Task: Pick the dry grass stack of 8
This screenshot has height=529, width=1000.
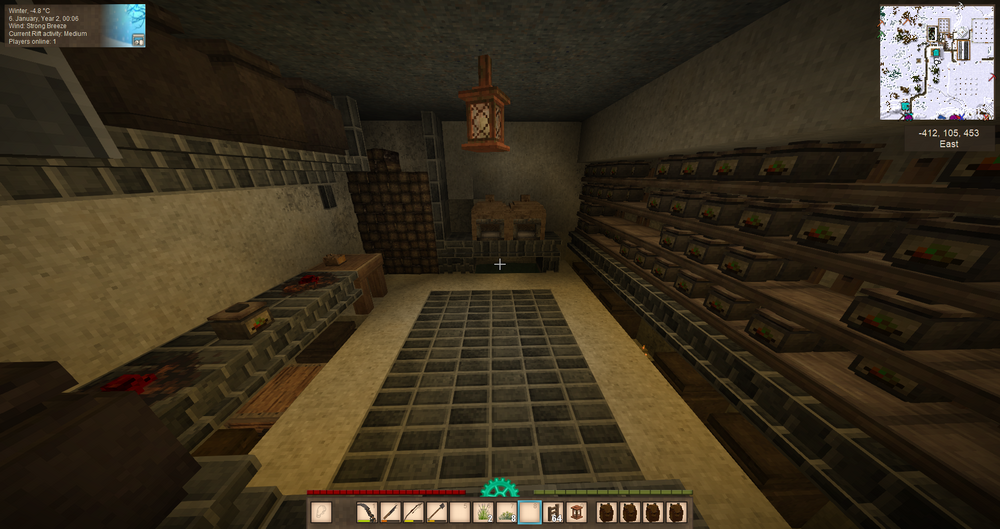Action: pos(506,513)
